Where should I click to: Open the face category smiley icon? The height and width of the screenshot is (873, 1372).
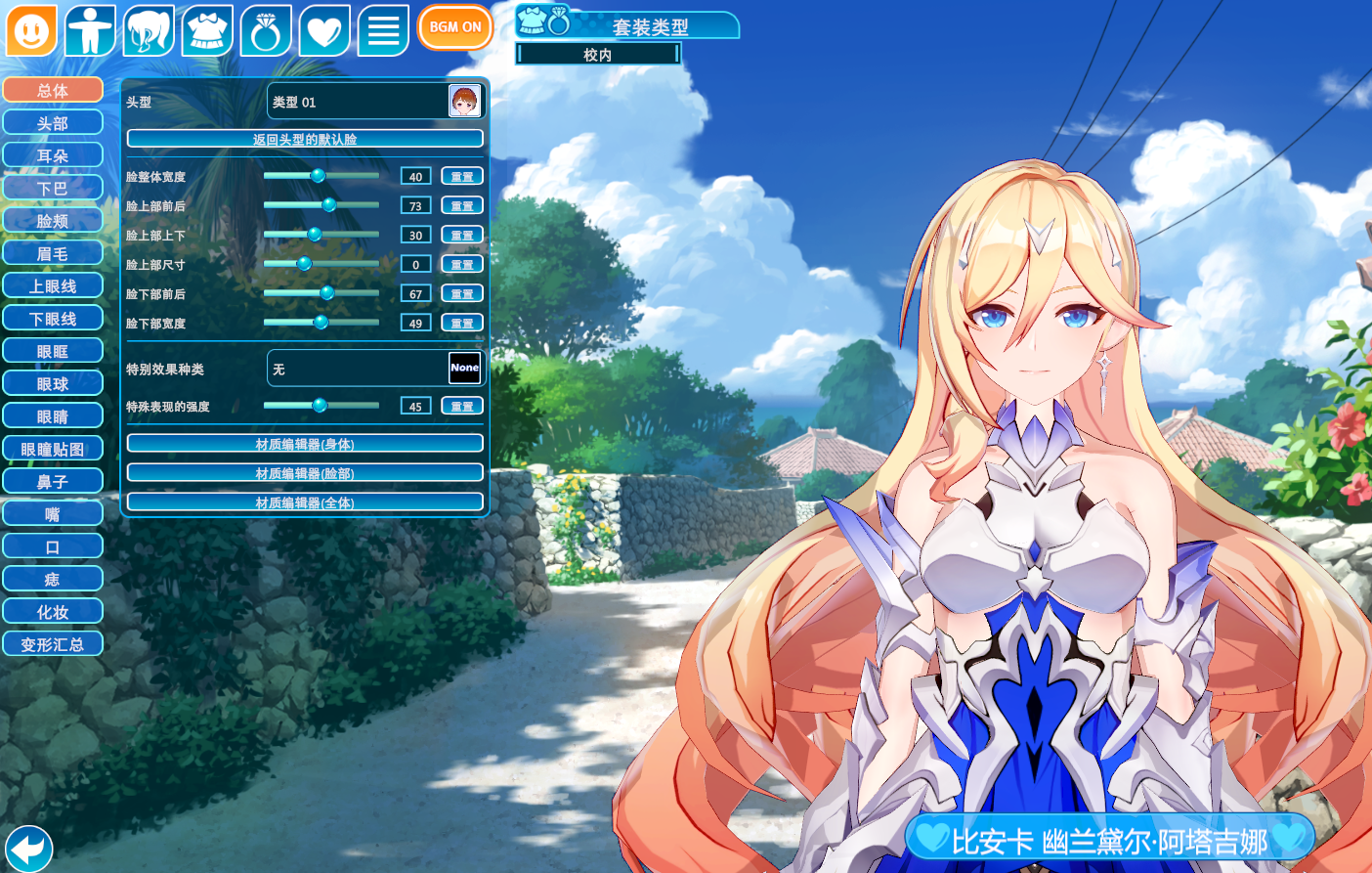pos(31,30)
